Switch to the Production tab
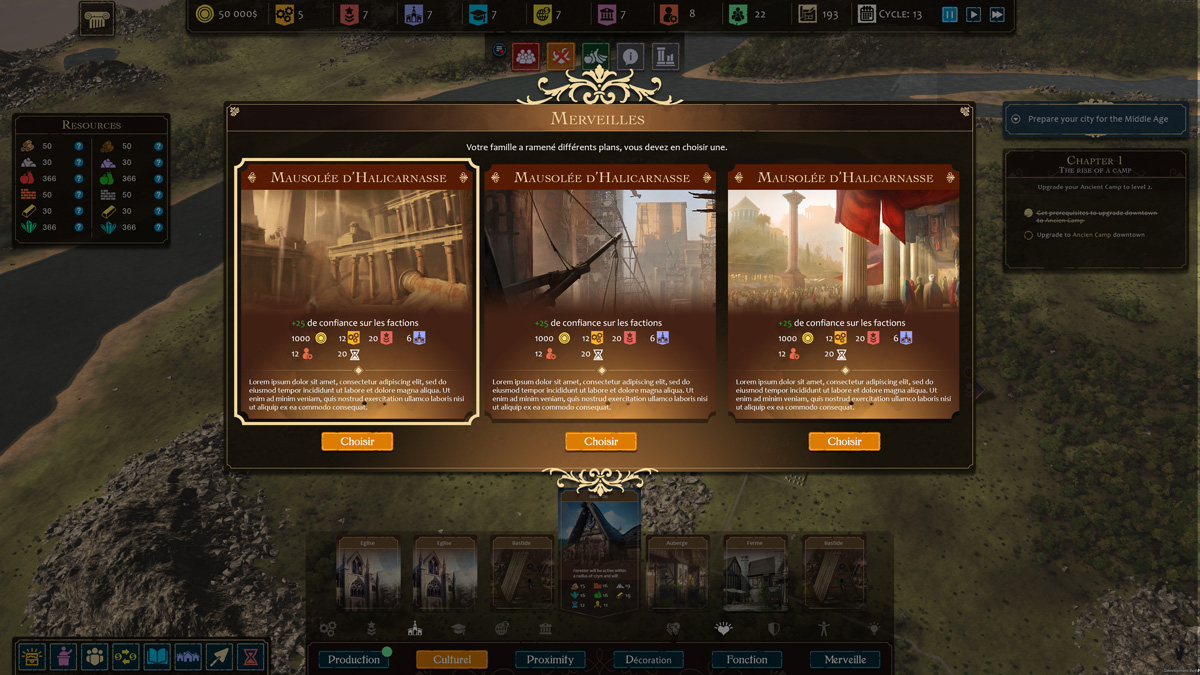The height and width of the screenshot is (675, 1200). click(x=354, y=660)
